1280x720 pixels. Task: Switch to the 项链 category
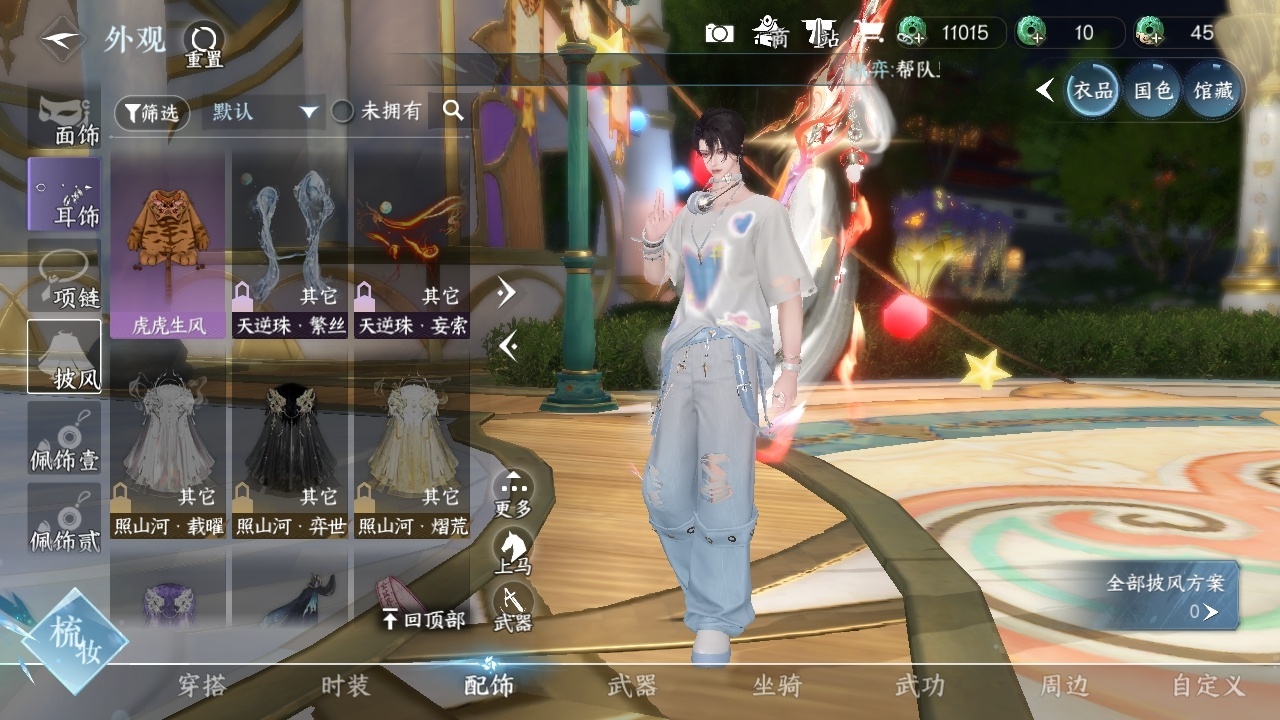(65, 275)
